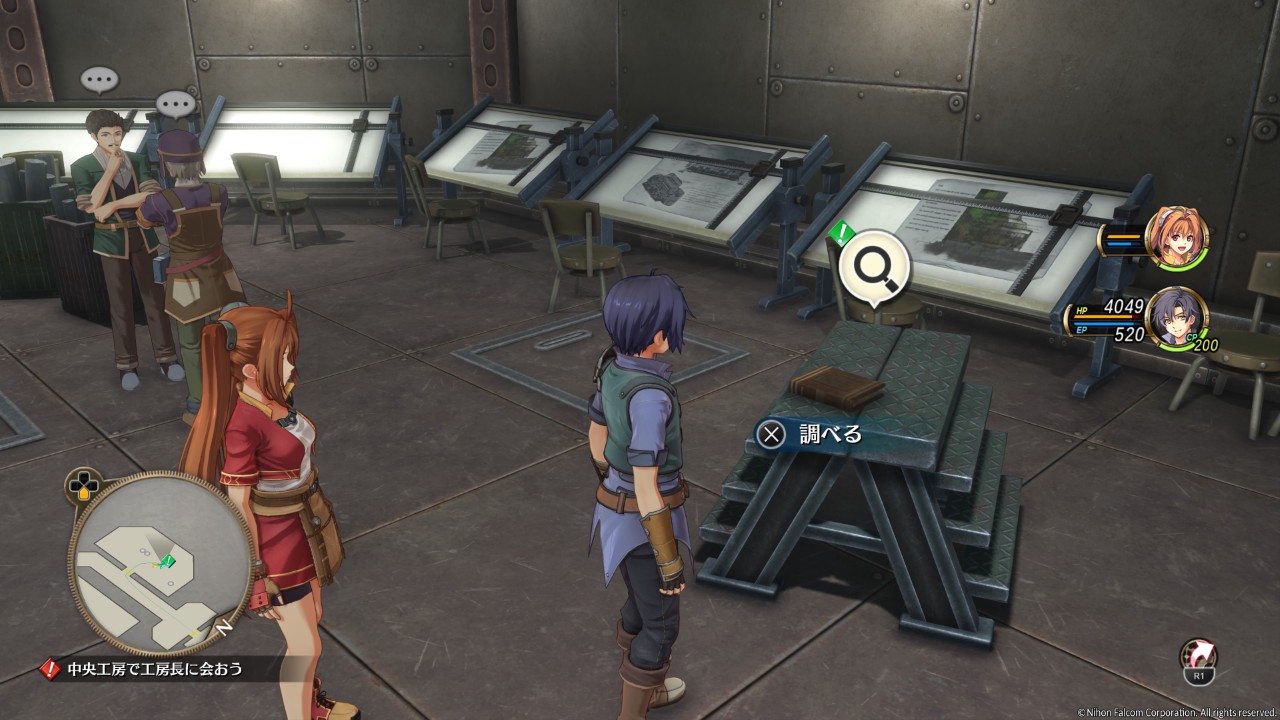Select the orange-haired girl party portrait
This screenshot has width=1280, height=720.
click(x=1177, y=237)
